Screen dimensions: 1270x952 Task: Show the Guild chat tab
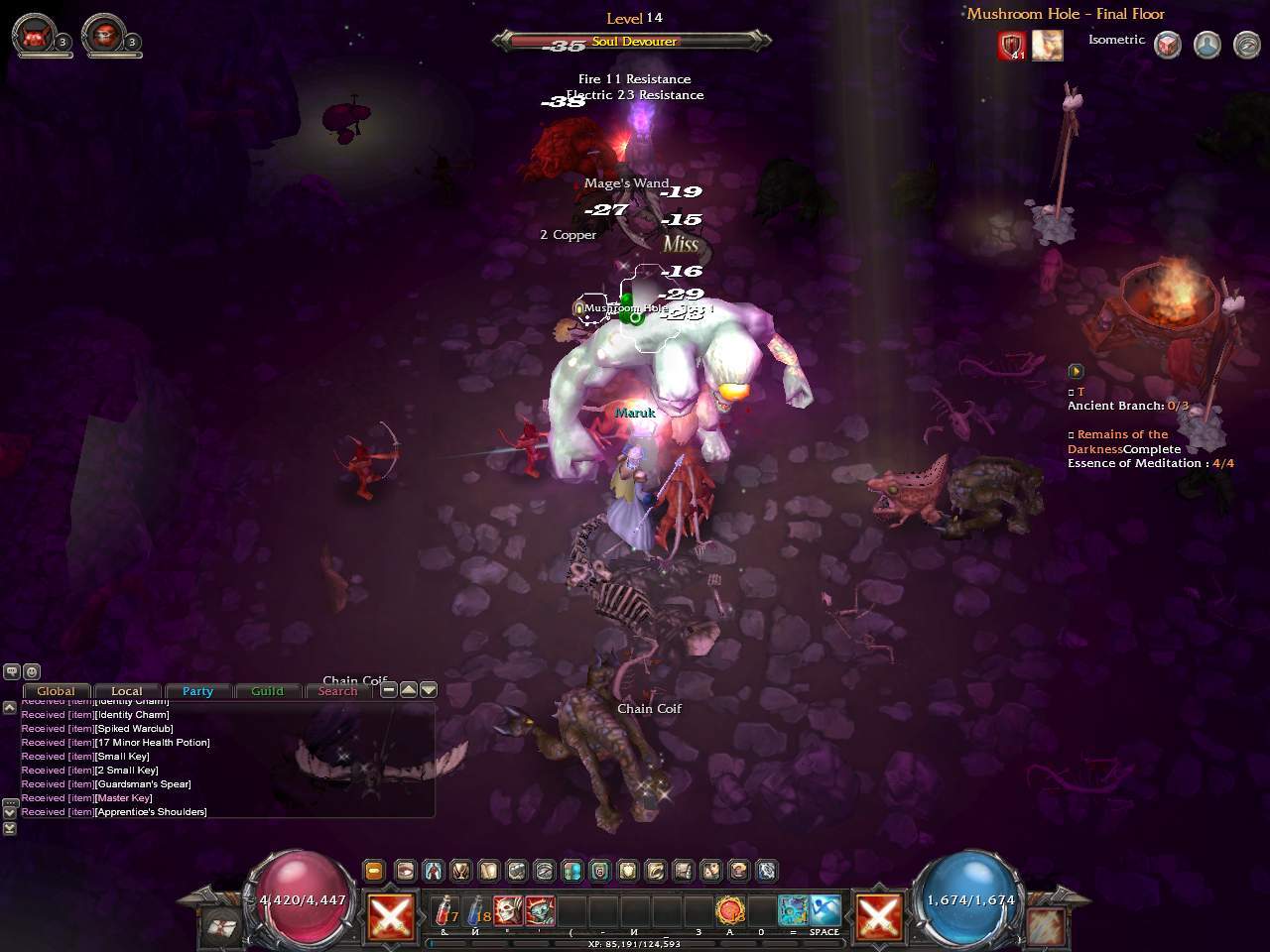[267, 691]
